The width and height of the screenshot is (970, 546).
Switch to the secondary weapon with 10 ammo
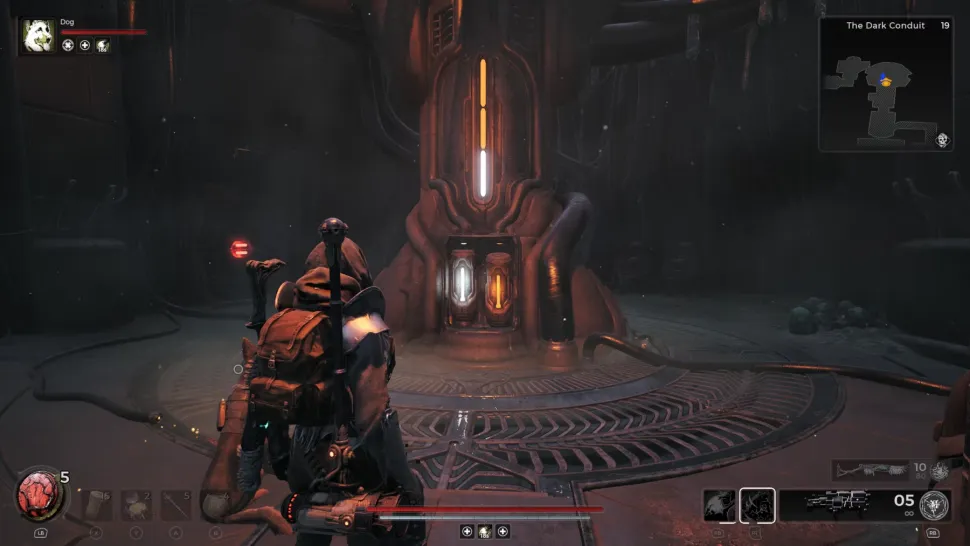[870, 469]
